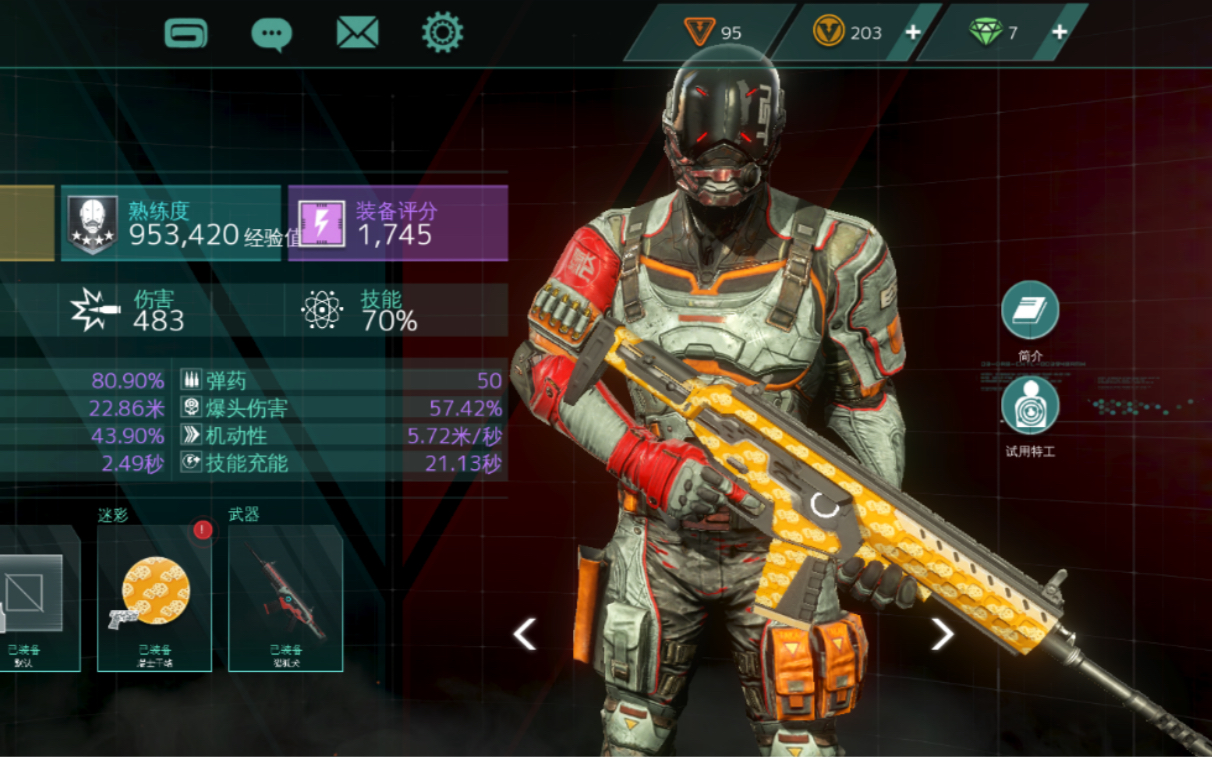The height and width of the screenshot is (757, 1212).
Task: Open the mail envelope inbox
Action: click(357, 33)
